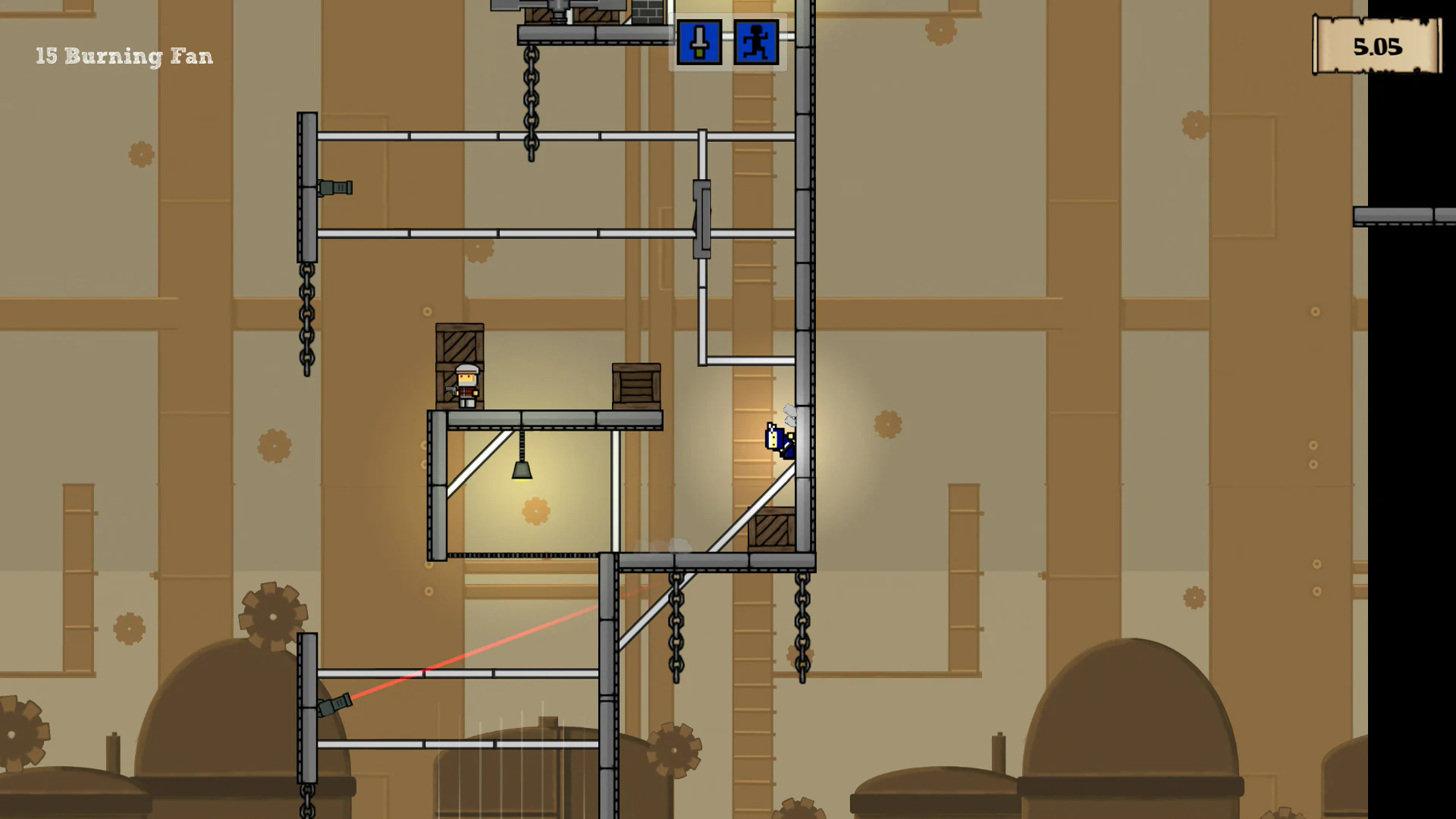This screenshot has height=819, width=1456.
Task: Click the level title 15 Burning Fan
Action: click(124, 56)
